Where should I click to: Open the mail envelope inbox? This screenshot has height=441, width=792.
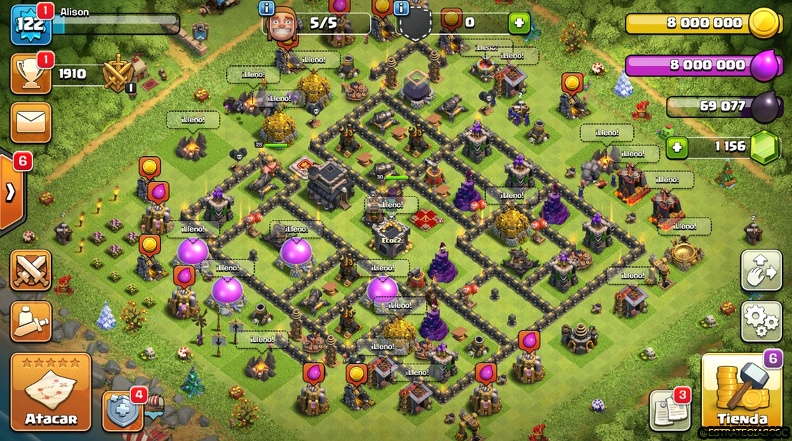click(x=31, y=122)
